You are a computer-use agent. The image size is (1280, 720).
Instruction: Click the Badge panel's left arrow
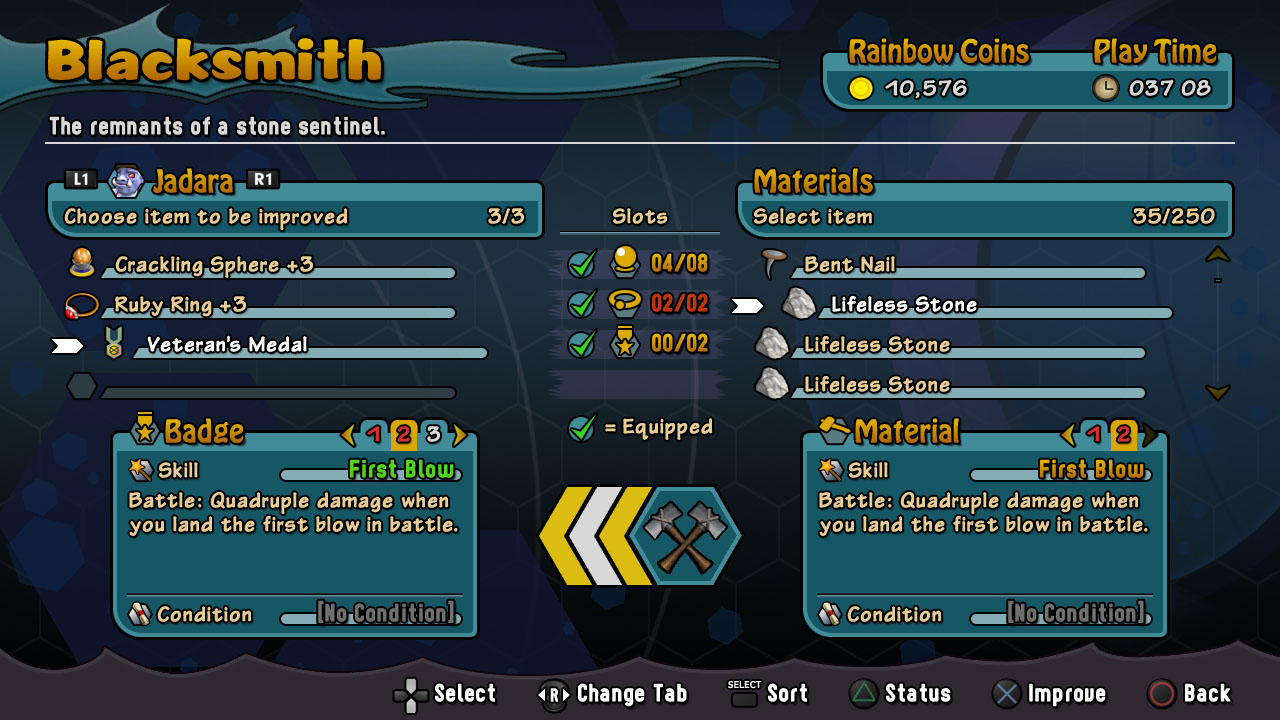[348, 434]
